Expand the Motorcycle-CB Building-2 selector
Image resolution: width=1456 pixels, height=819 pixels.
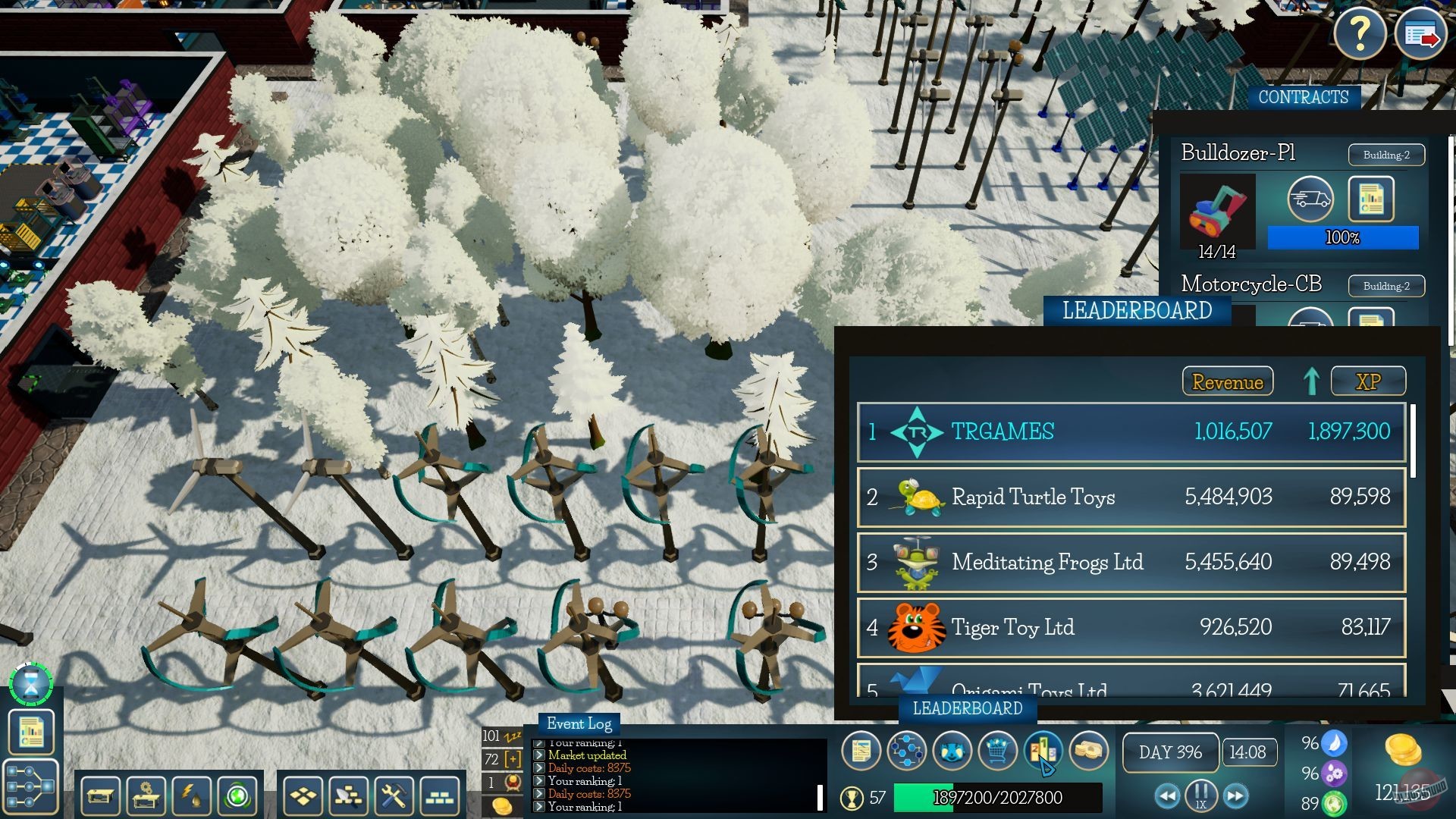click(1385, 286)
